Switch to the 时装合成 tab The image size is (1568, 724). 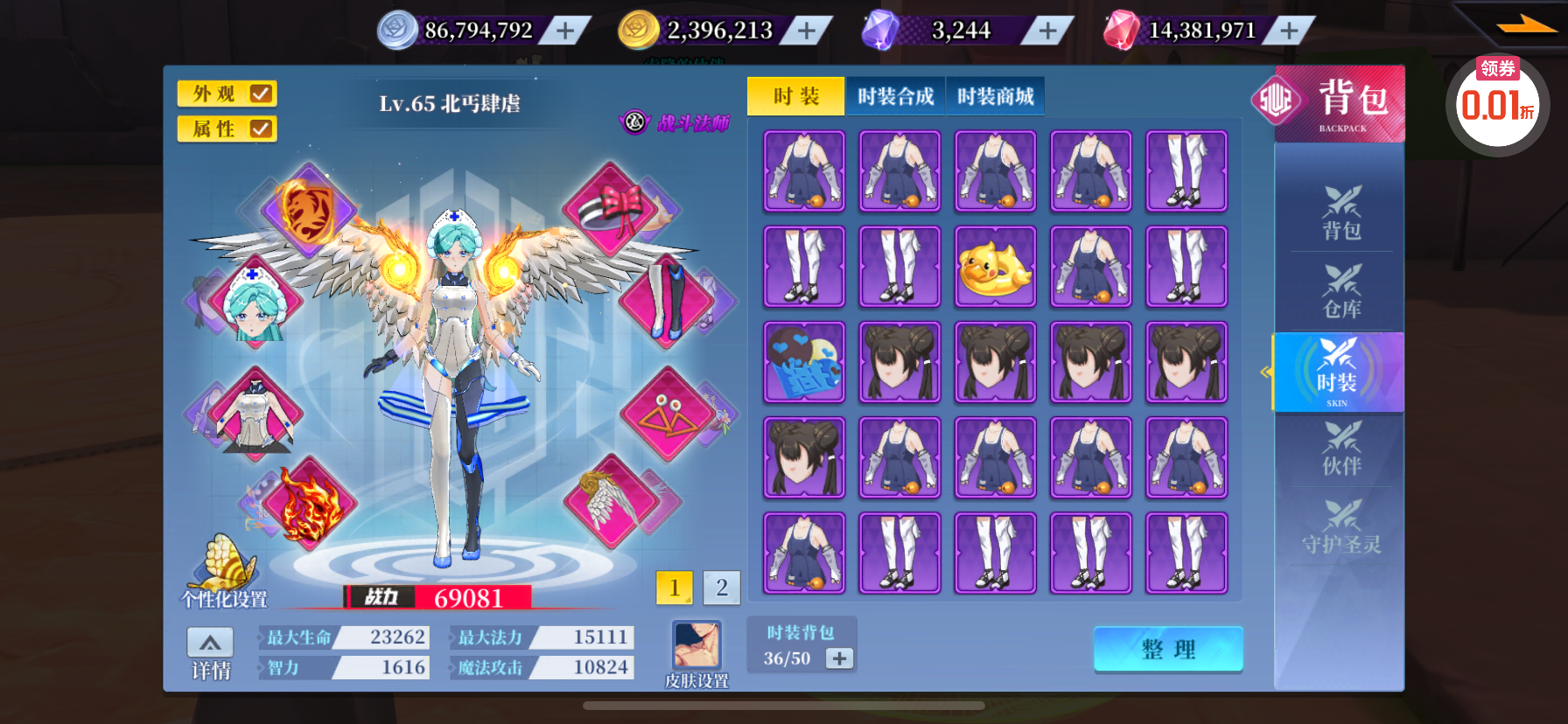tap(895, 96)
